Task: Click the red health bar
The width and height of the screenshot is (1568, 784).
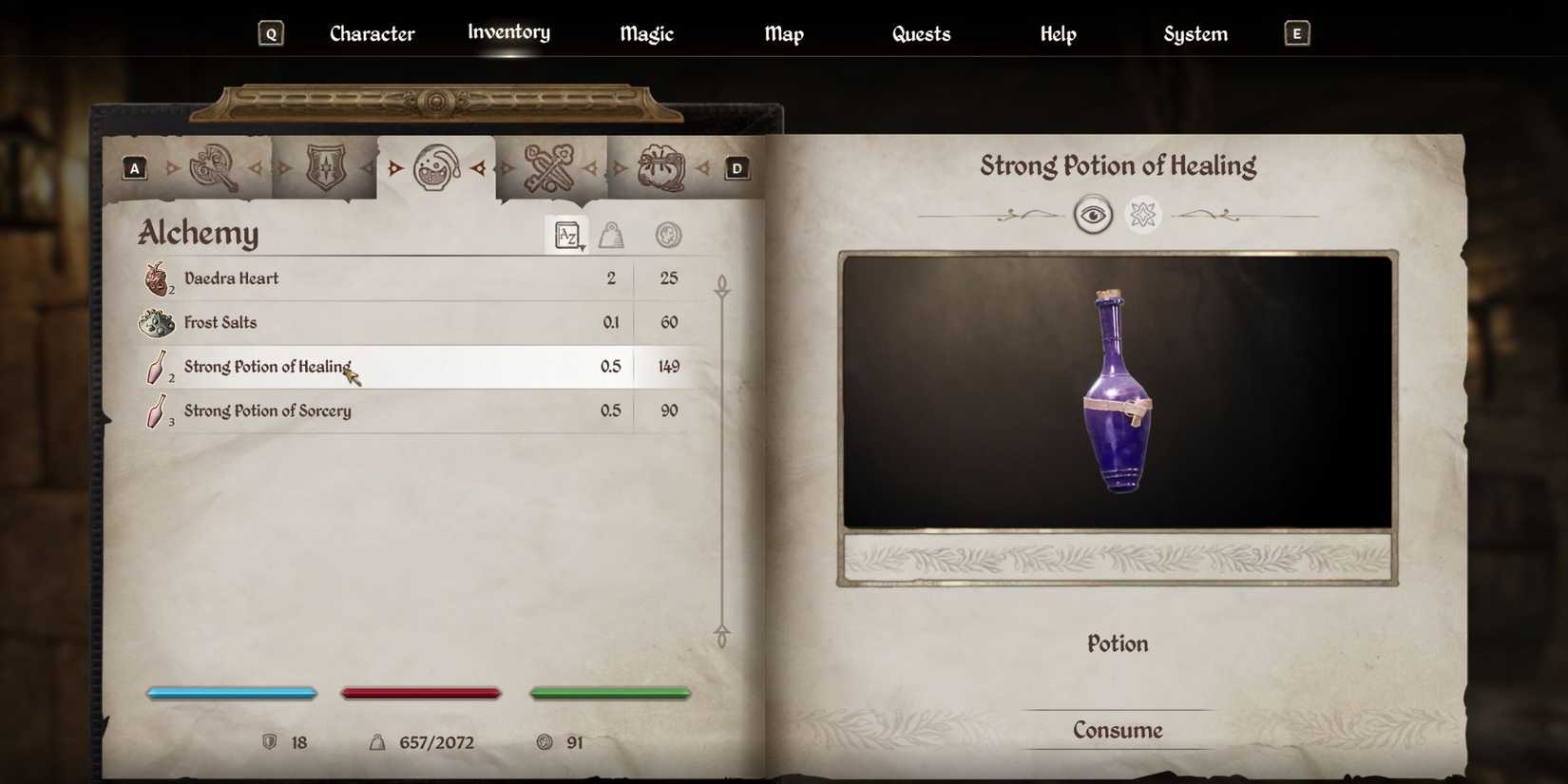Action: (x=421, y=693)
